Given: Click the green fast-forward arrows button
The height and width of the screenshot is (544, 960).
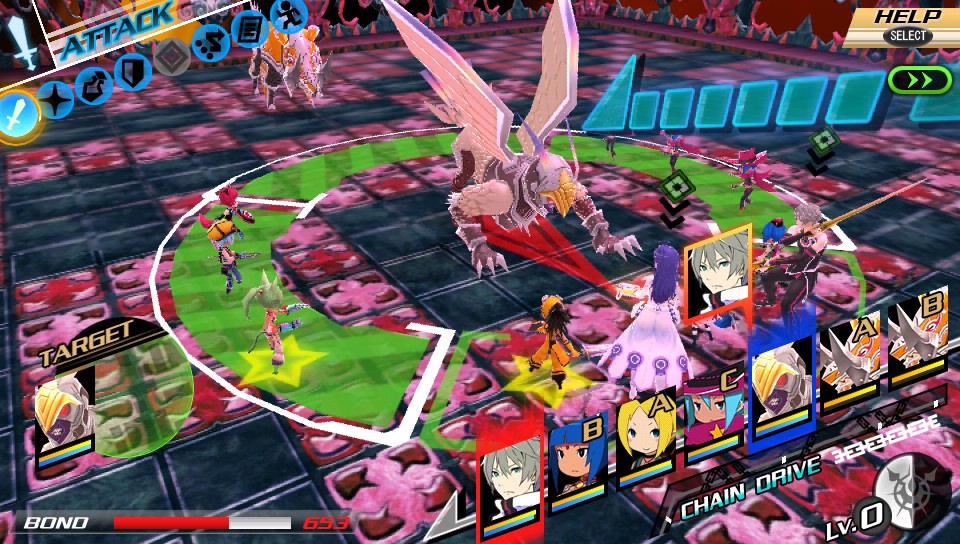Looking at the screenshot, I should [x=917, y=81].
